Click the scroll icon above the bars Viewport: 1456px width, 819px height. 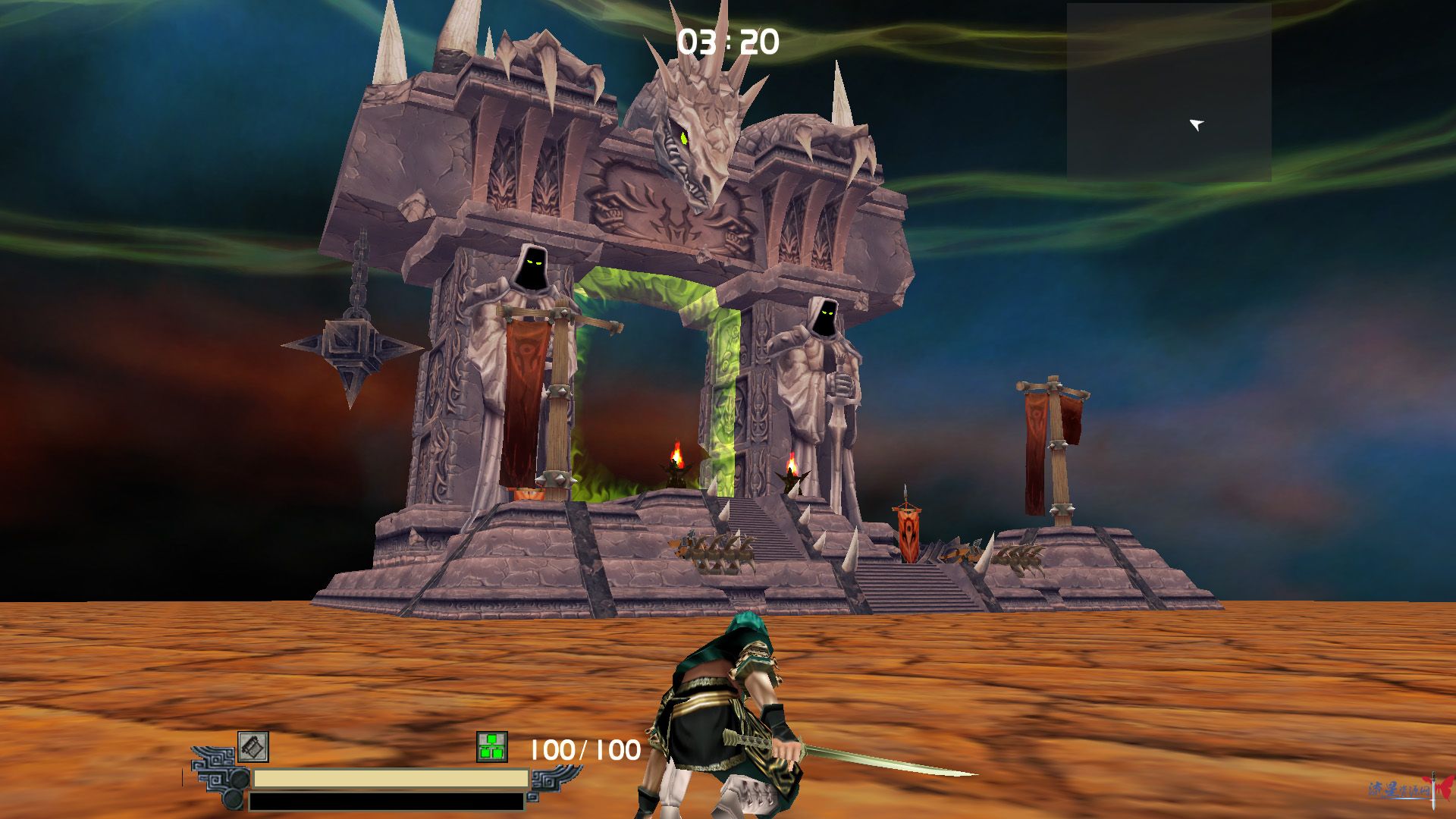[253, 747]
